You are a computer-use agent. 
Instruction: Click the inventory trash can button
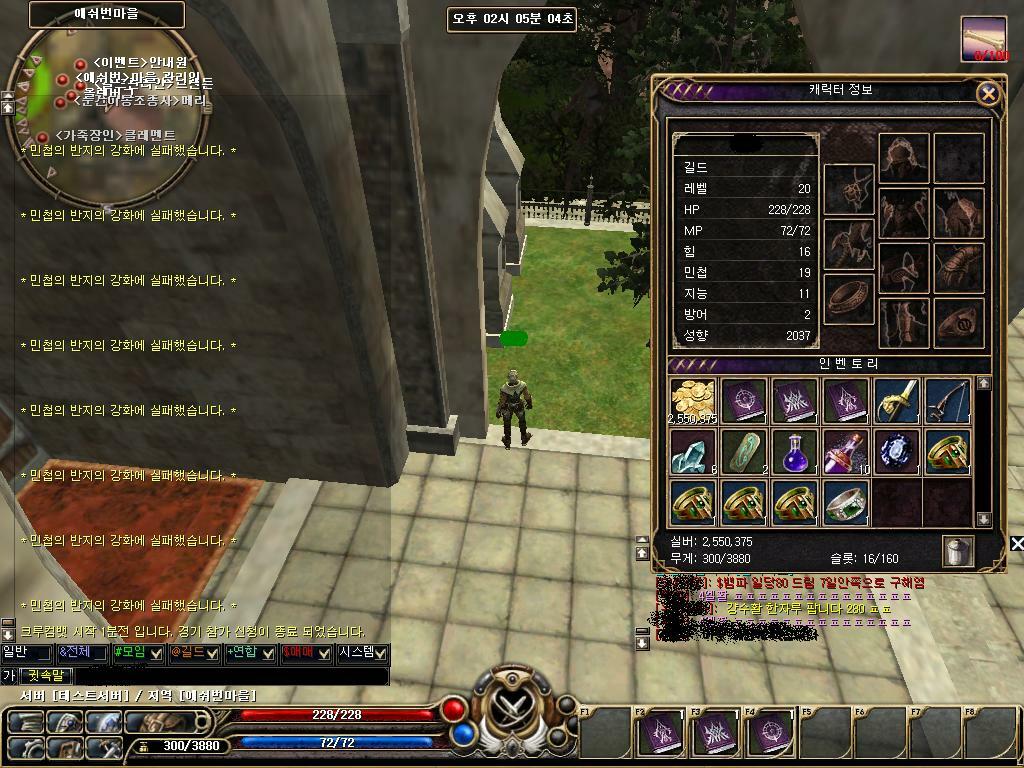click(x=957, y=551)
